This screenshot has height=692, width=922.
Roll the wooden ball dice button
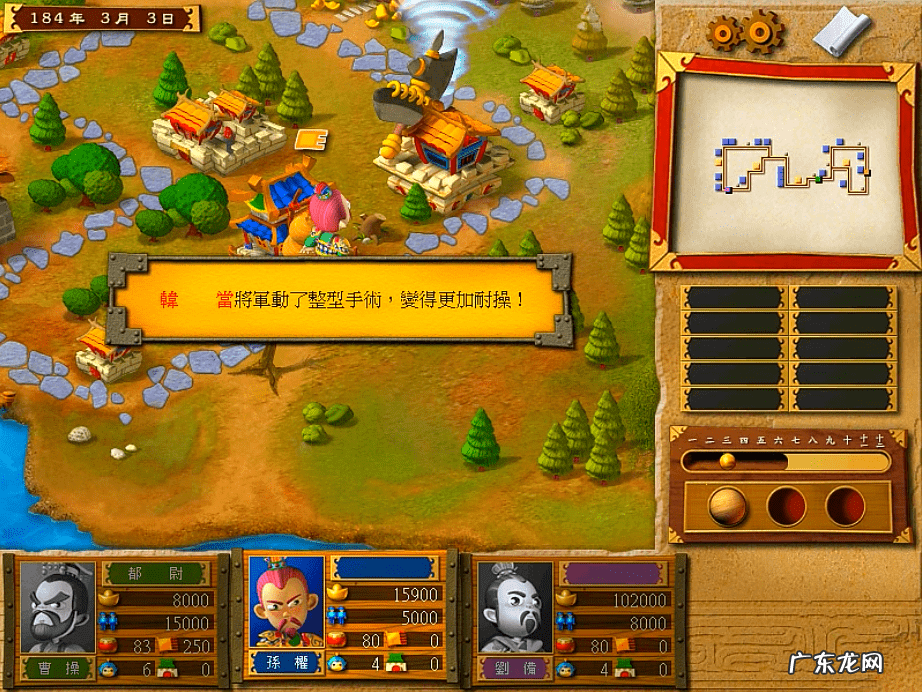(727, 507)
